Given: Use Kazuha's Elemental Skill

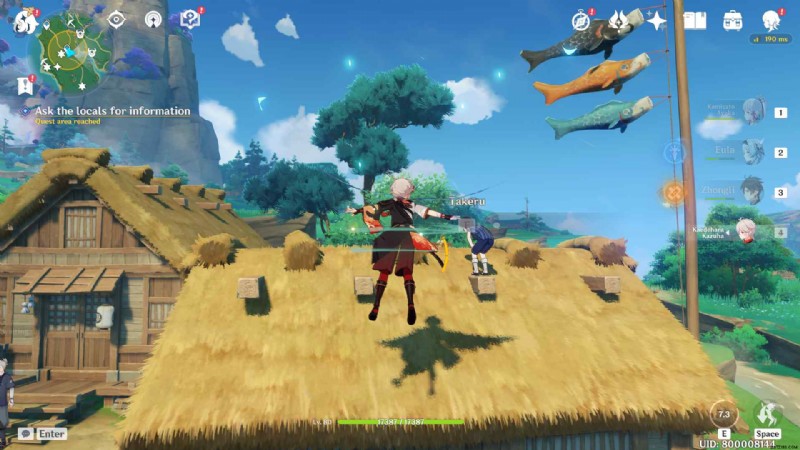Looking at the screenshot, I should point(722,414).
